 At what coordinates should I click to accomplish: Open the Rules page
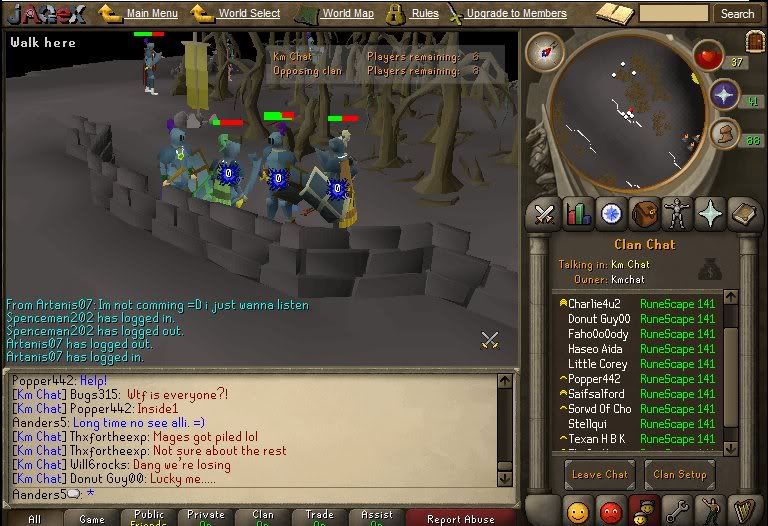pyautogui.click(x=424, y=14)
